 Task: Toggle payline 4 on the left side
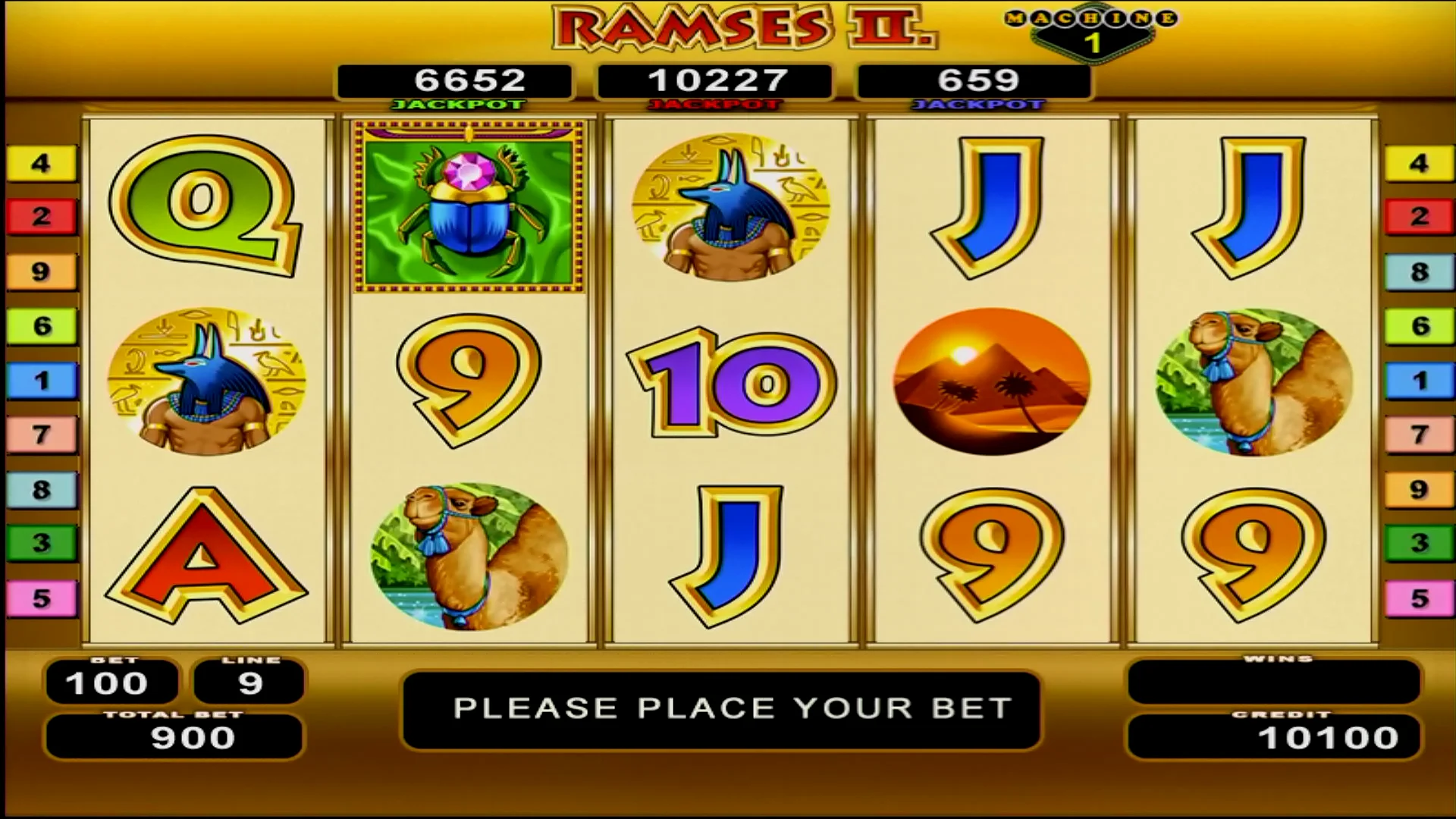click(42, 162)
